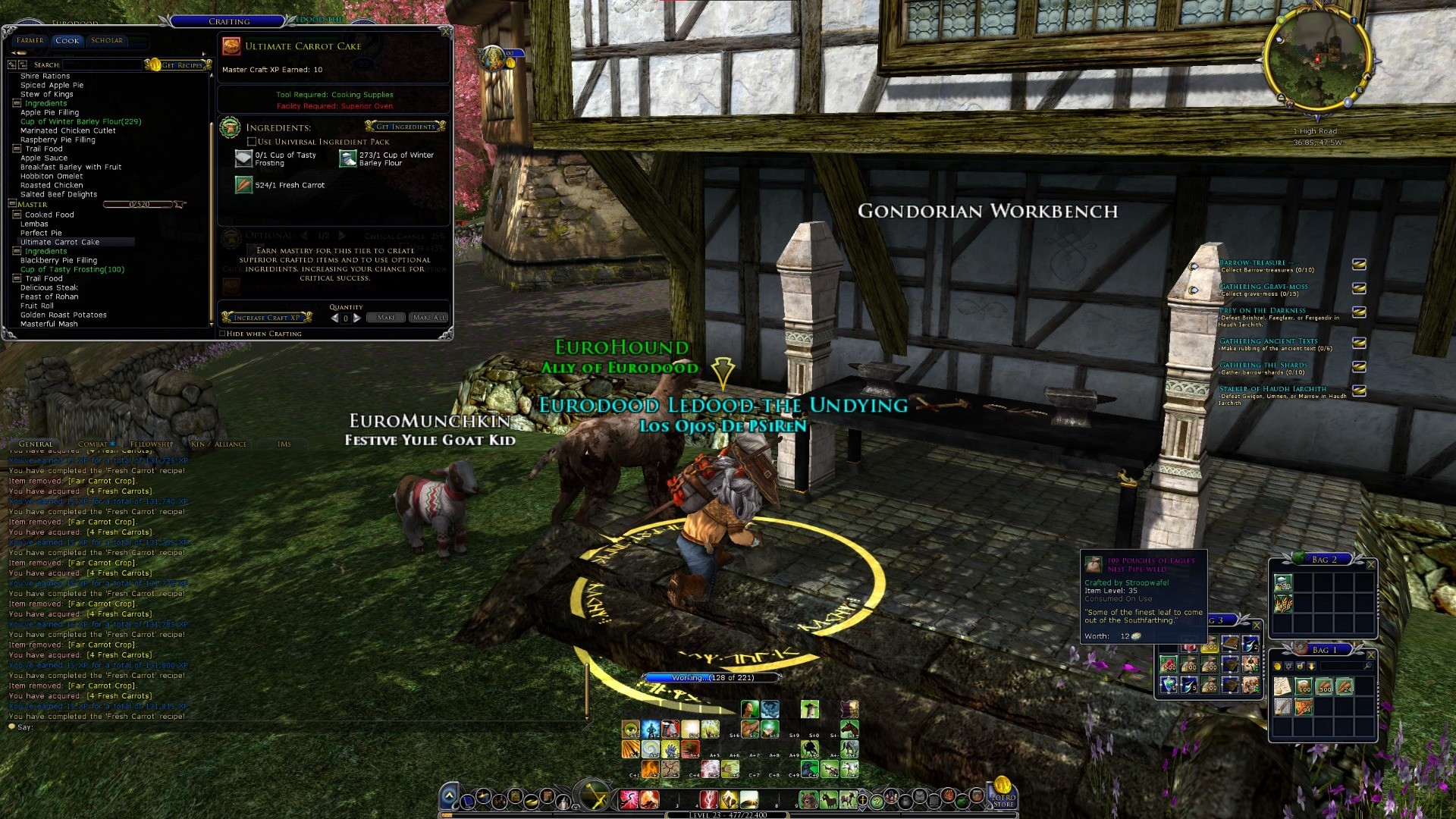Select the 500 Fresh Carrot stack in Bag 1
The image size is (1456, 819).
[x=1324, y=687]
